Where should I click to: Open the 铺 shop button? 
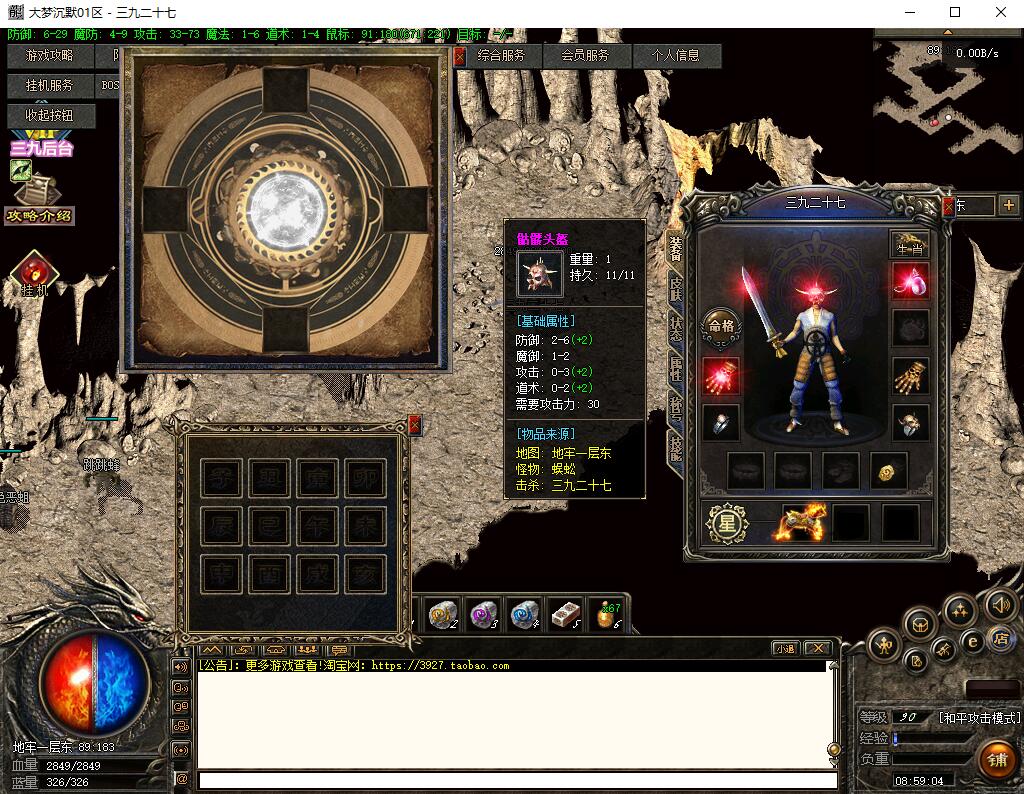pos(997,760)
